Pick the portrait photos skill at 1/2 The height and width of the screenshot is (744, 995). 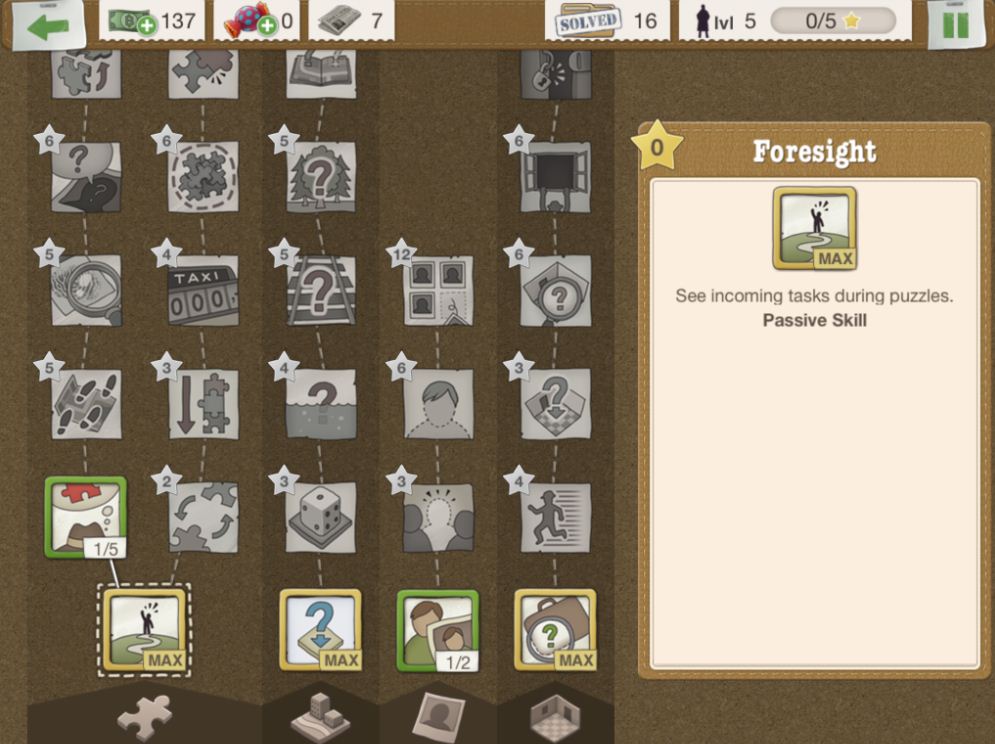(x=438, y=629)
